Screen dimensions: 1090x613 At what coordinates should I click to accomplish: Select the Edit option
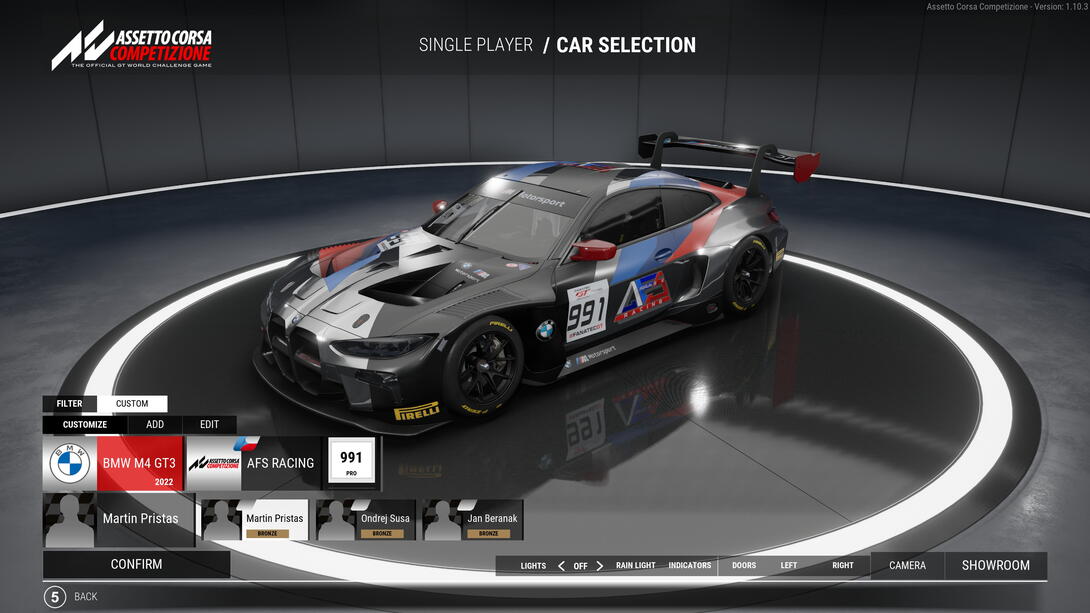coord(209,424)
